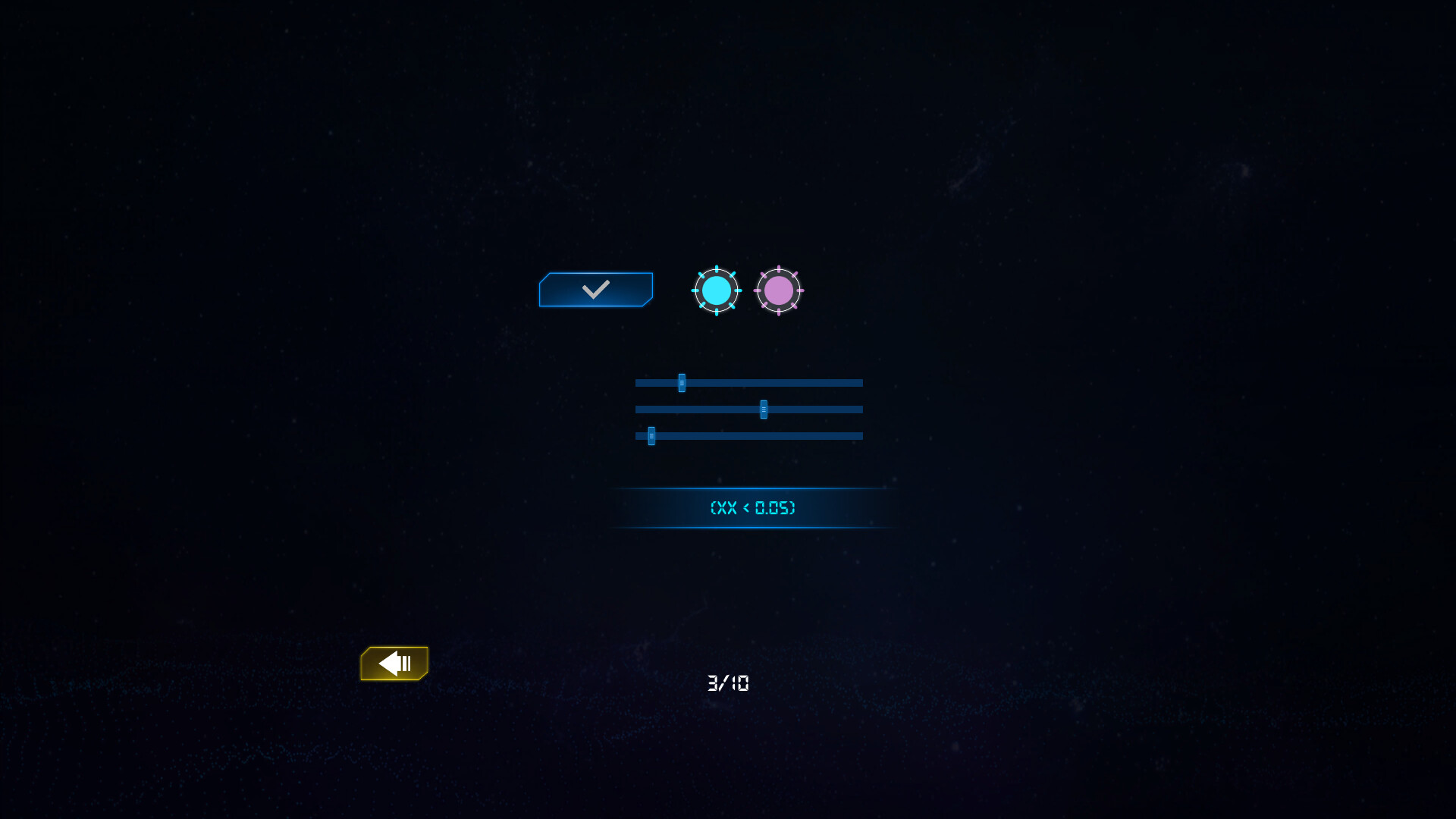Screen dimensions: 1456x819
Task: Open the (XX < 0.05) display bar
Action: (x=753, y=508)
